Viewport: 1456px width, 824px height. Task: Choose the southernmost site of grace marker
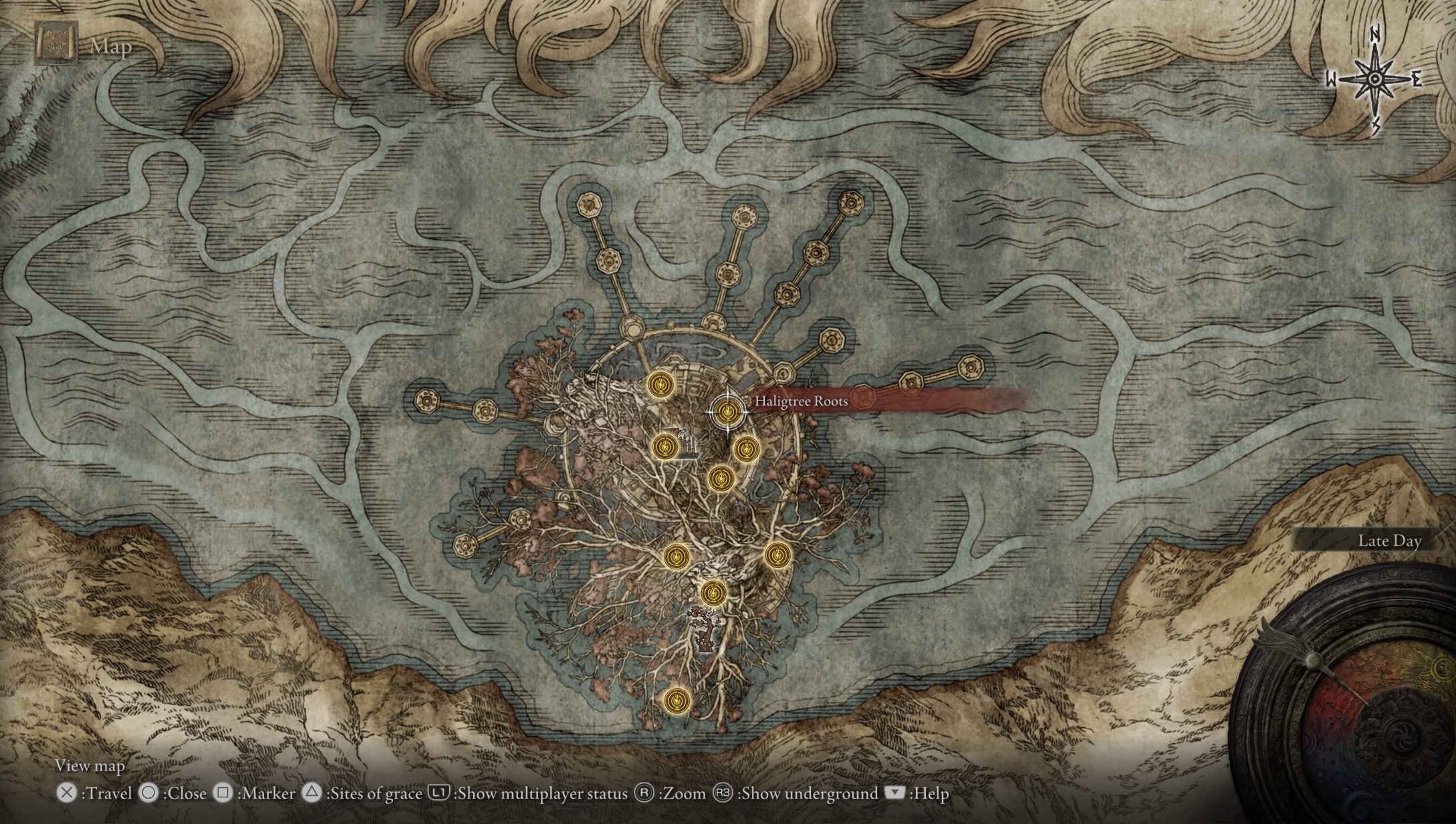pos(677,700)
